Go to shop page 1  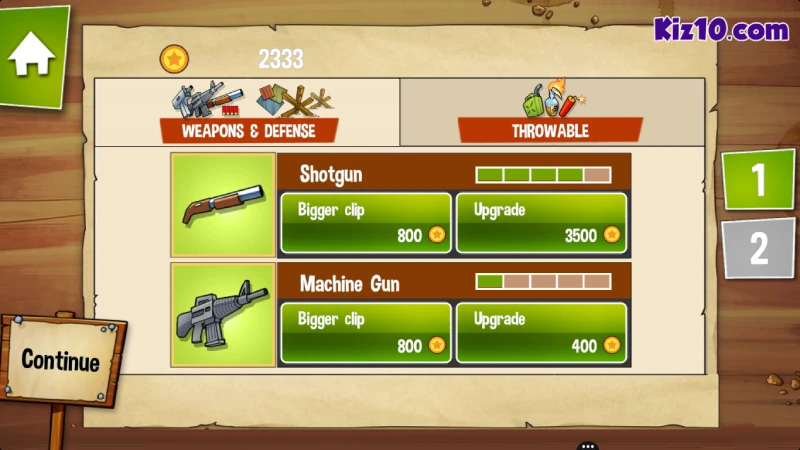(758, 180)
